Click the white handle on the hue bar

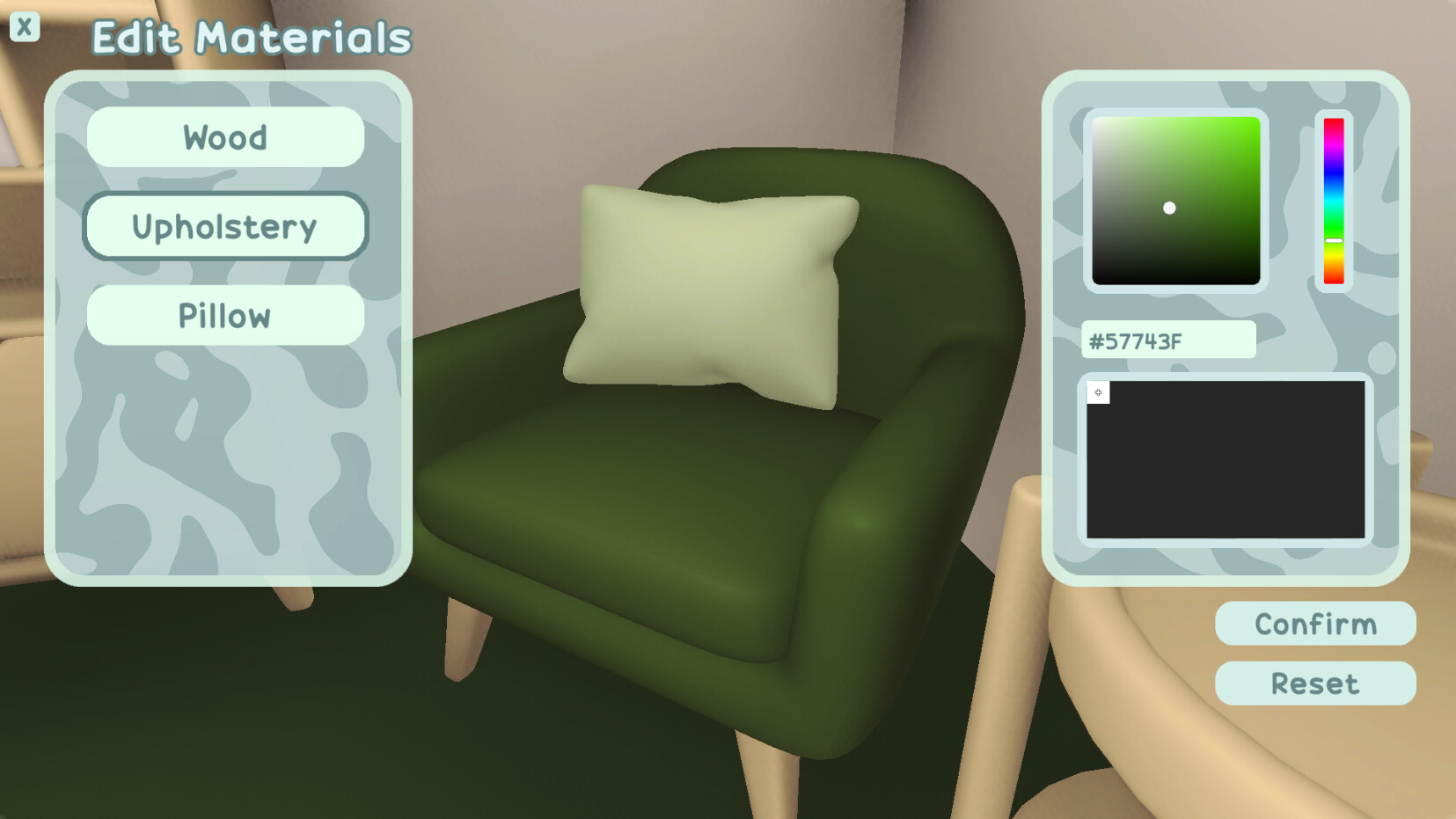pyautogui.click(x=1333, y=239)
